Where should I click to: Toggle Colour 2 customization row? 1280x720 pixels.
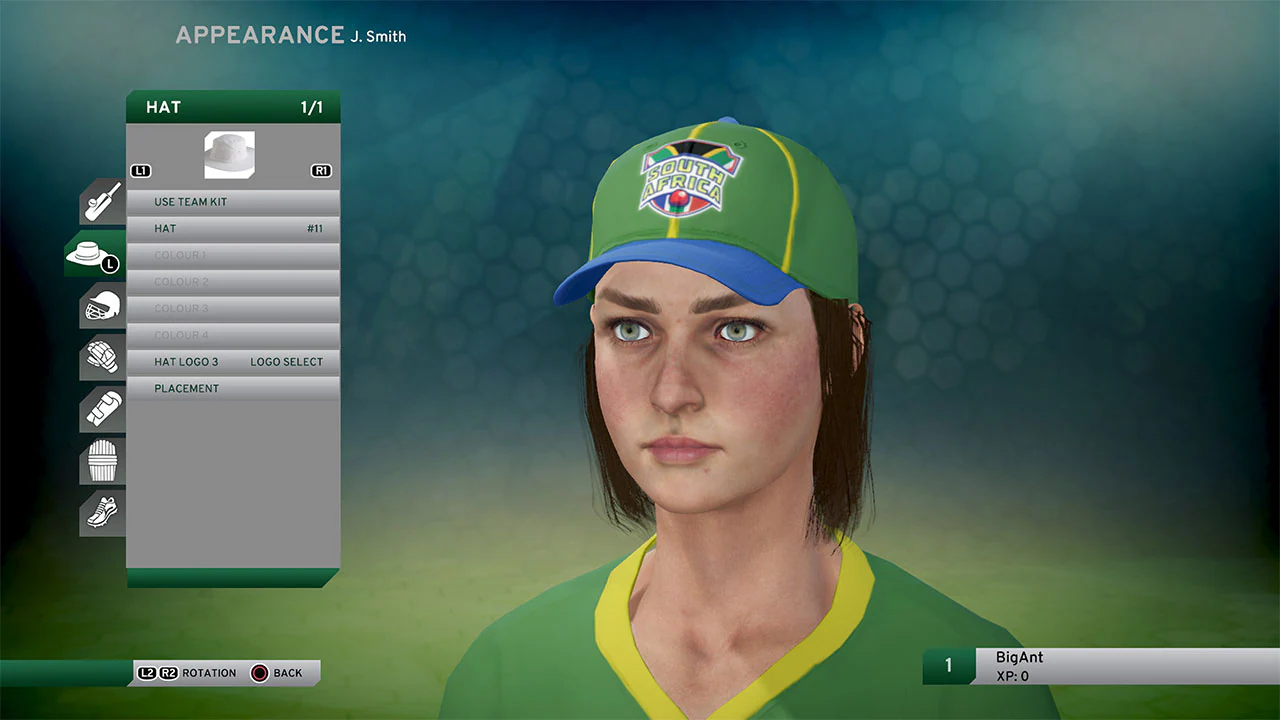(232, 281)
